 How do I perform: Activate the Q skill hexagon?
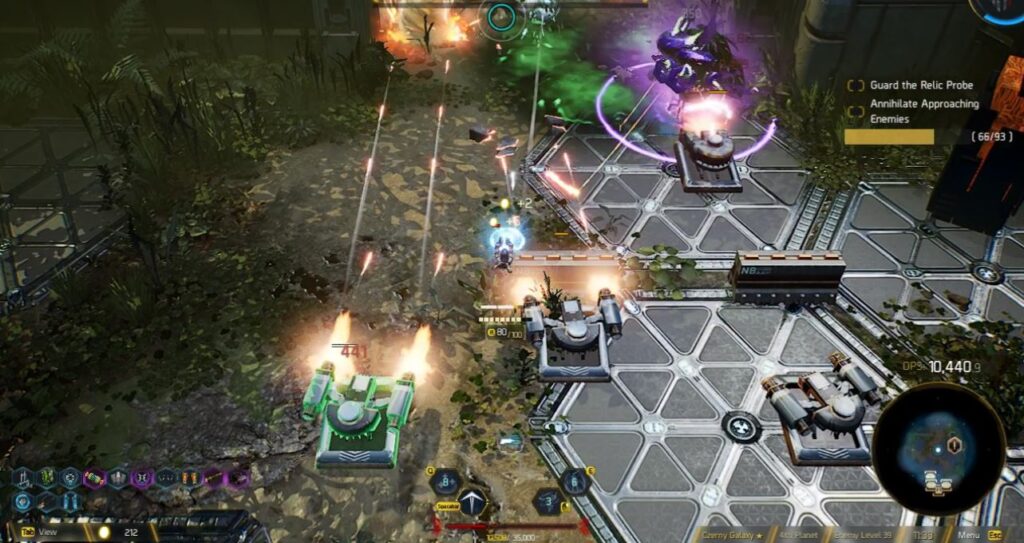444,482
